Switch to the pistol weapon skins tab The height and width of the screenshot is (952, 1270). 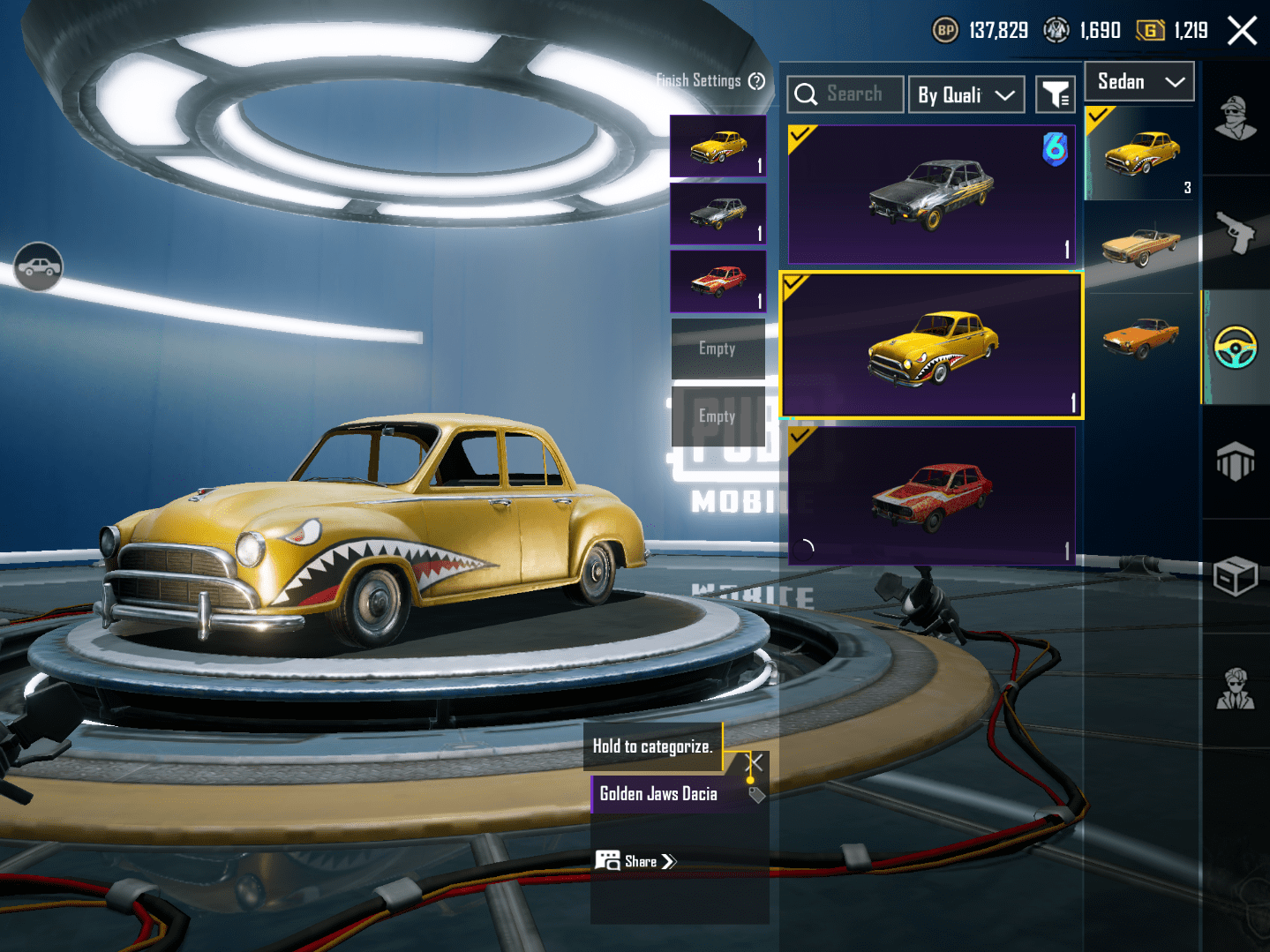1236,233
